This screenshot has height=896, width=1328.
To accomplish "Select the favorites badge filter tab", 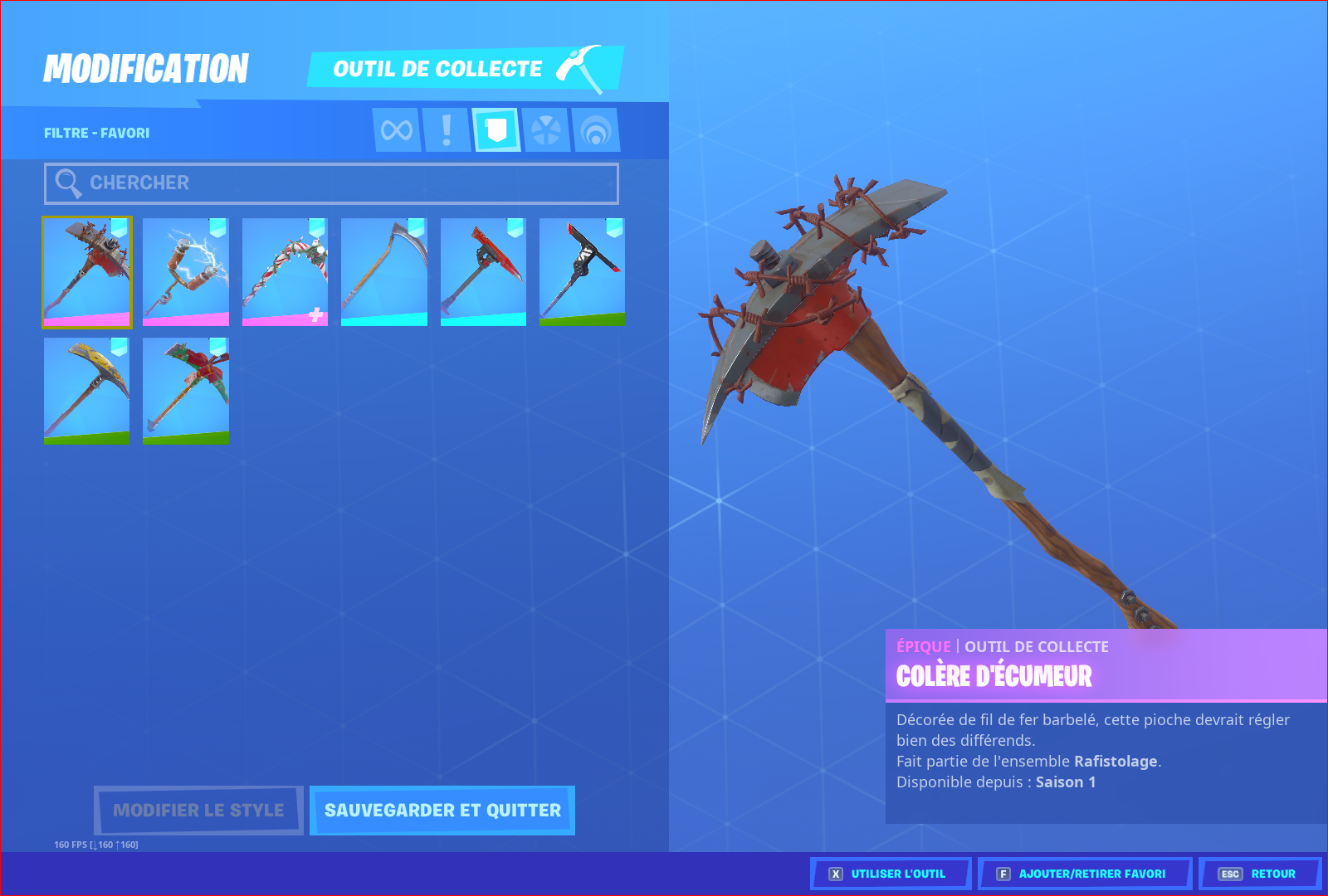I will pos(496,130).
